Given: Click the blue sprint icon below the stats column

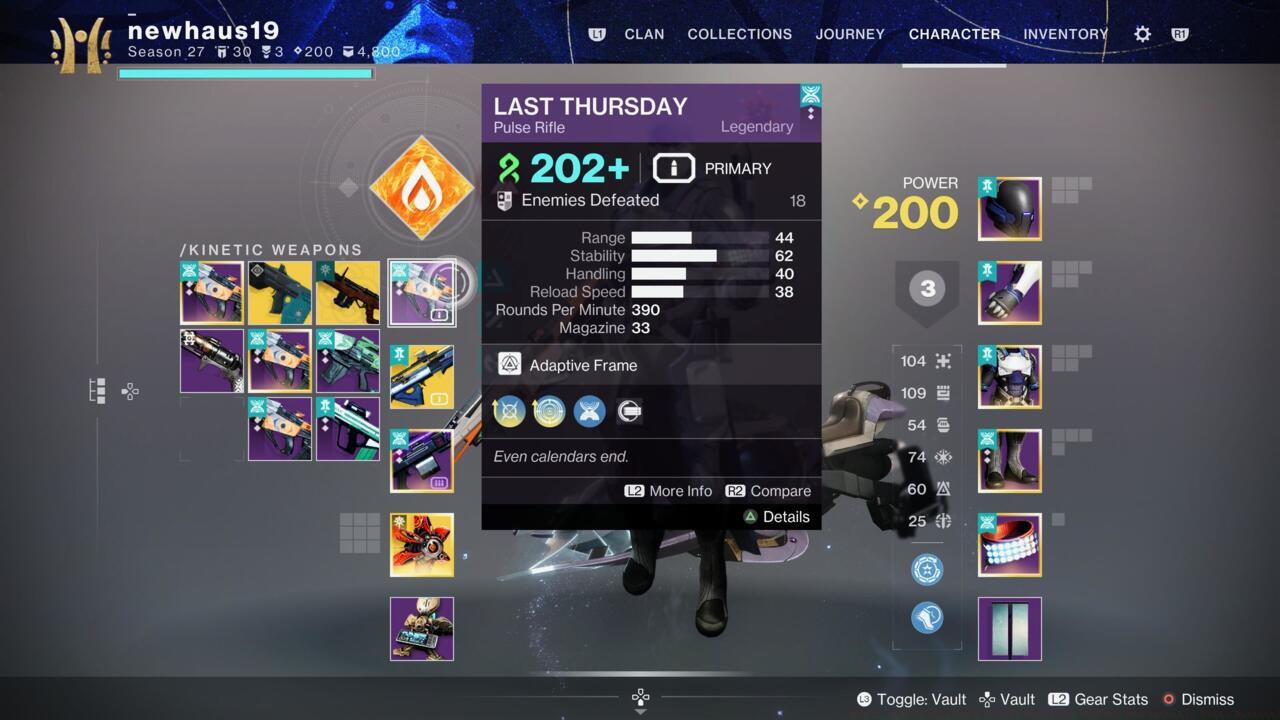Looking at the screenshot, I should pyautogui.click(x=926, y=617).
